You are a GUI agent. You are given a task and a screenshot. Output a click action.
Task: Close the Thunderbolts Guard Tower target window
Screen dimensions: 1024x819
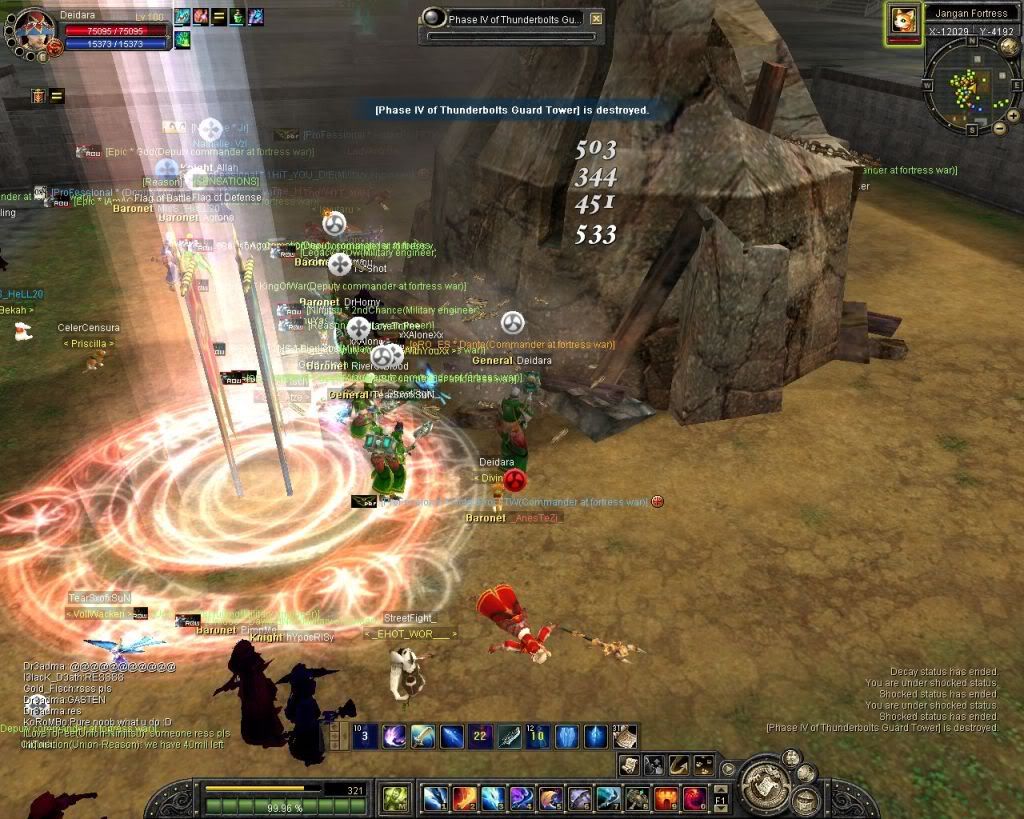click(596, 18)
